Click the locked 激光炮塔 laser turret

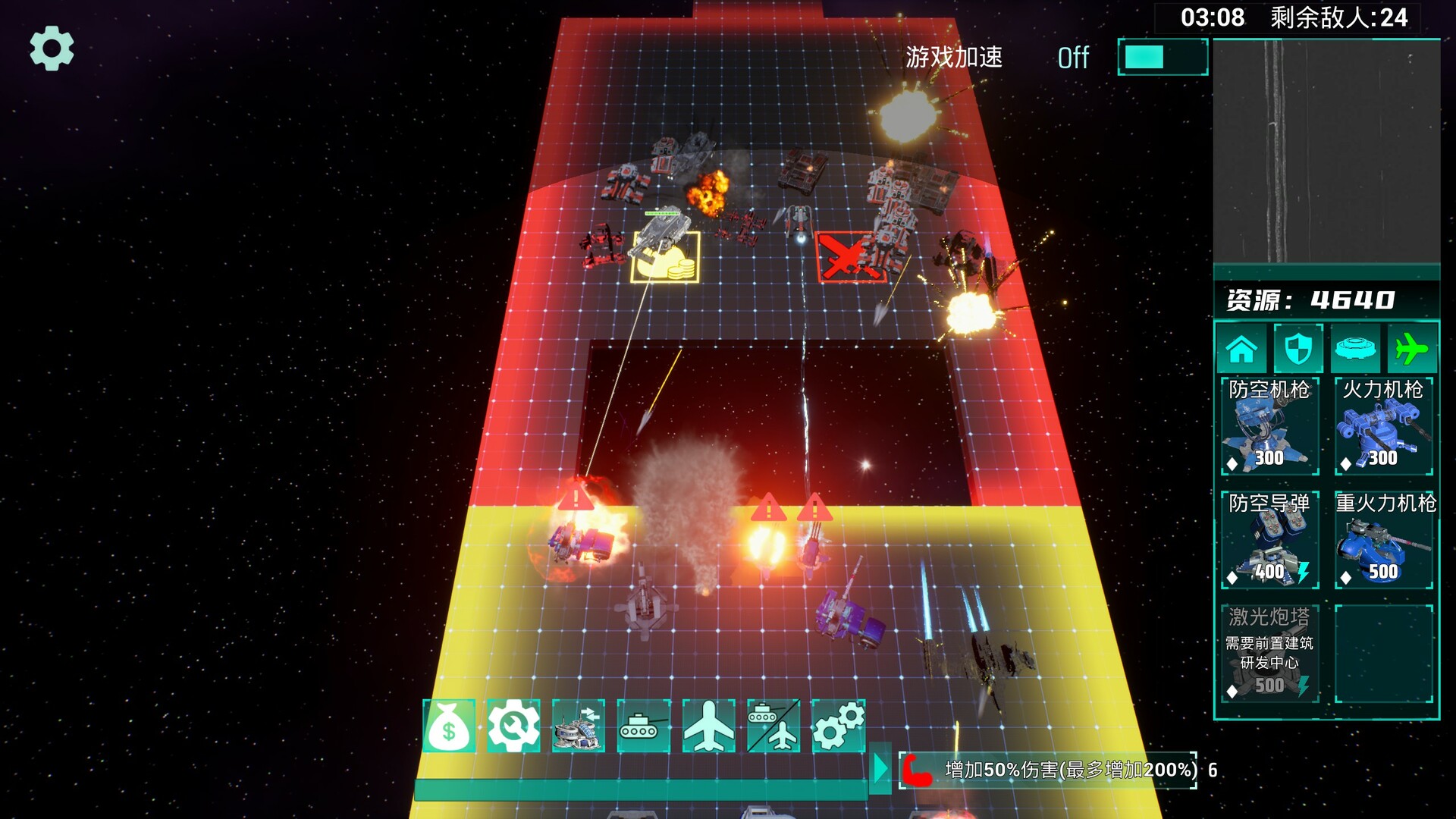point(1269,654)
